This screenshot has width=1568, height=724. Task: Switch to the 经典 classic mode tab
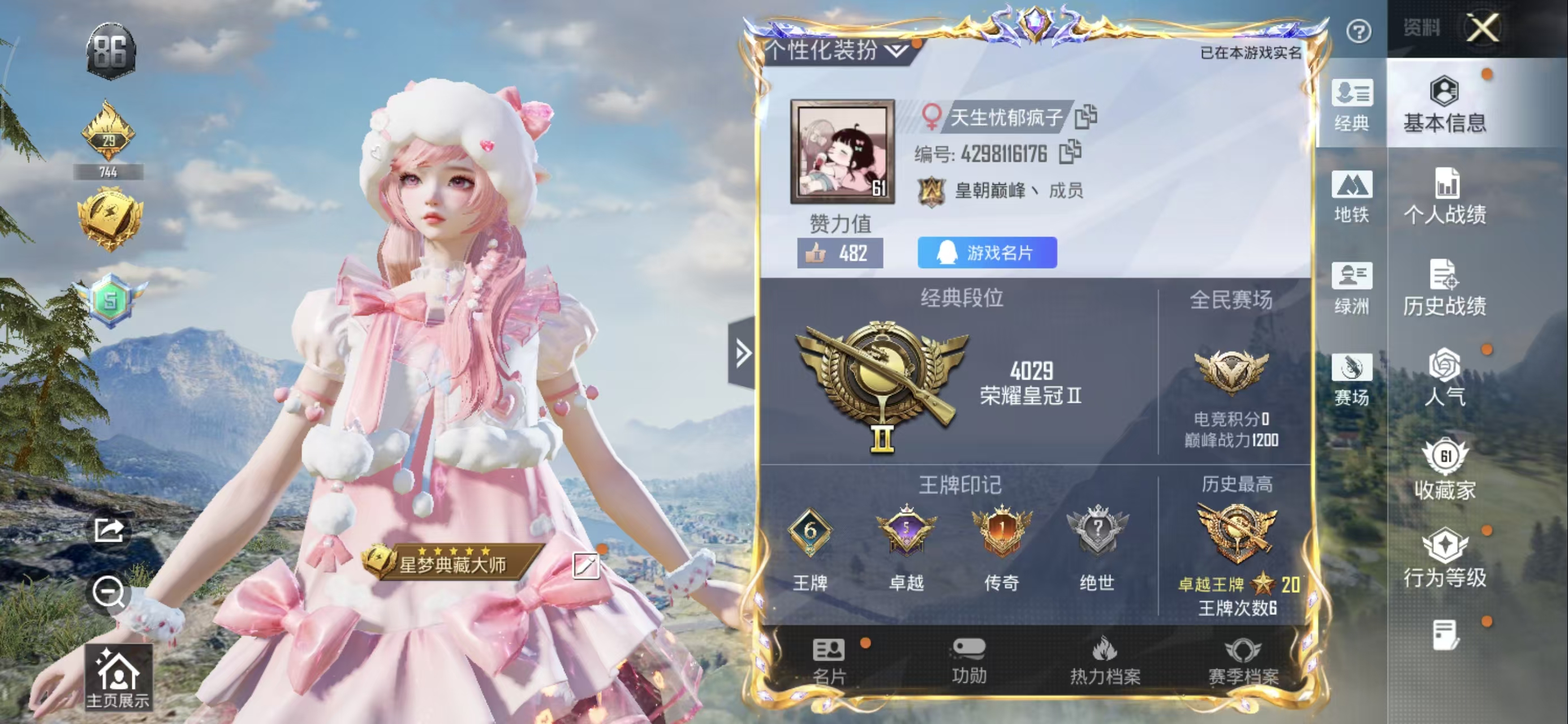1351,105
